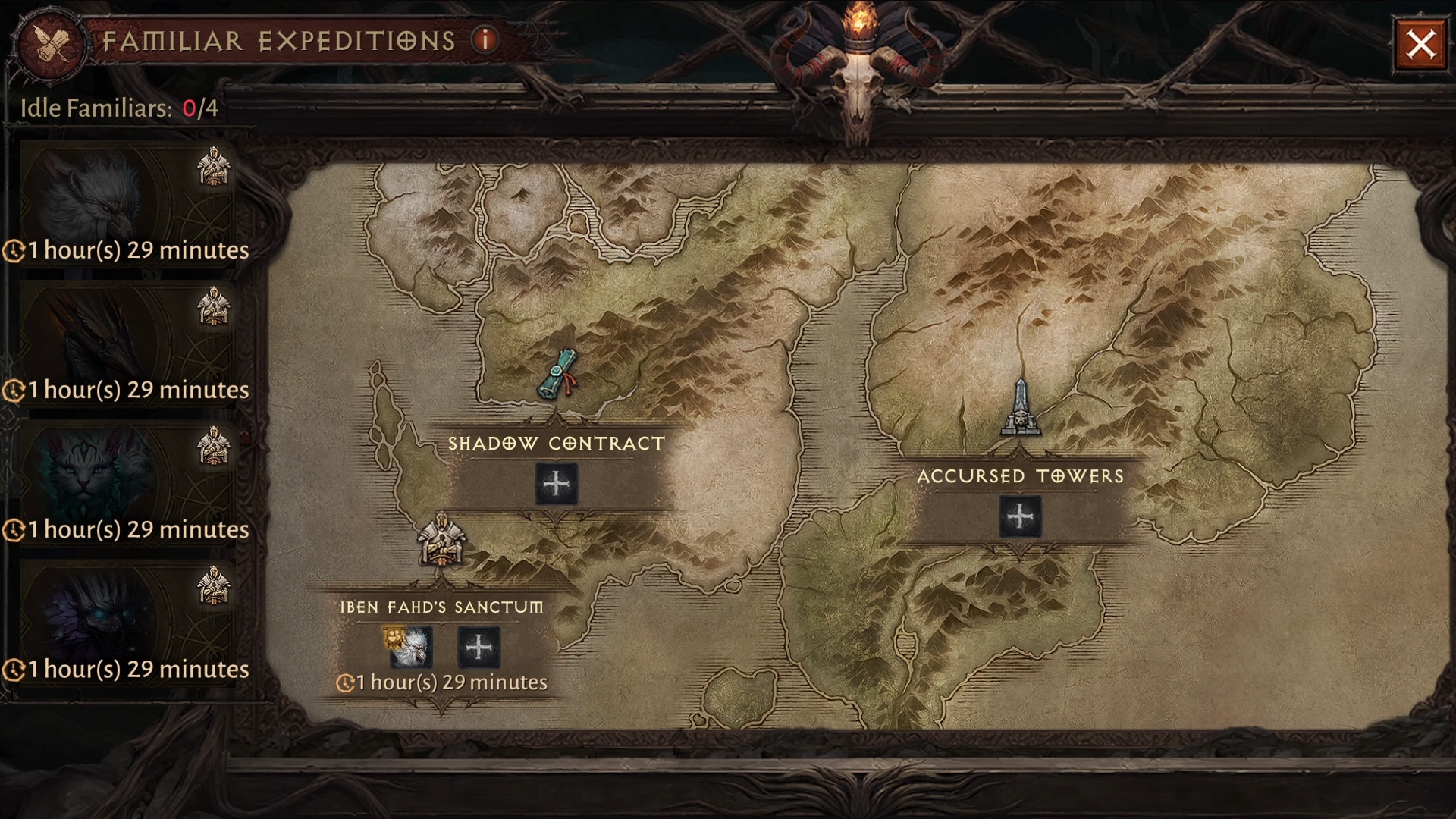This screenshot has height=819, width=1456.
Task: Click the Shadow Contract scroll map marker
Action: click(x=558, y=374)
